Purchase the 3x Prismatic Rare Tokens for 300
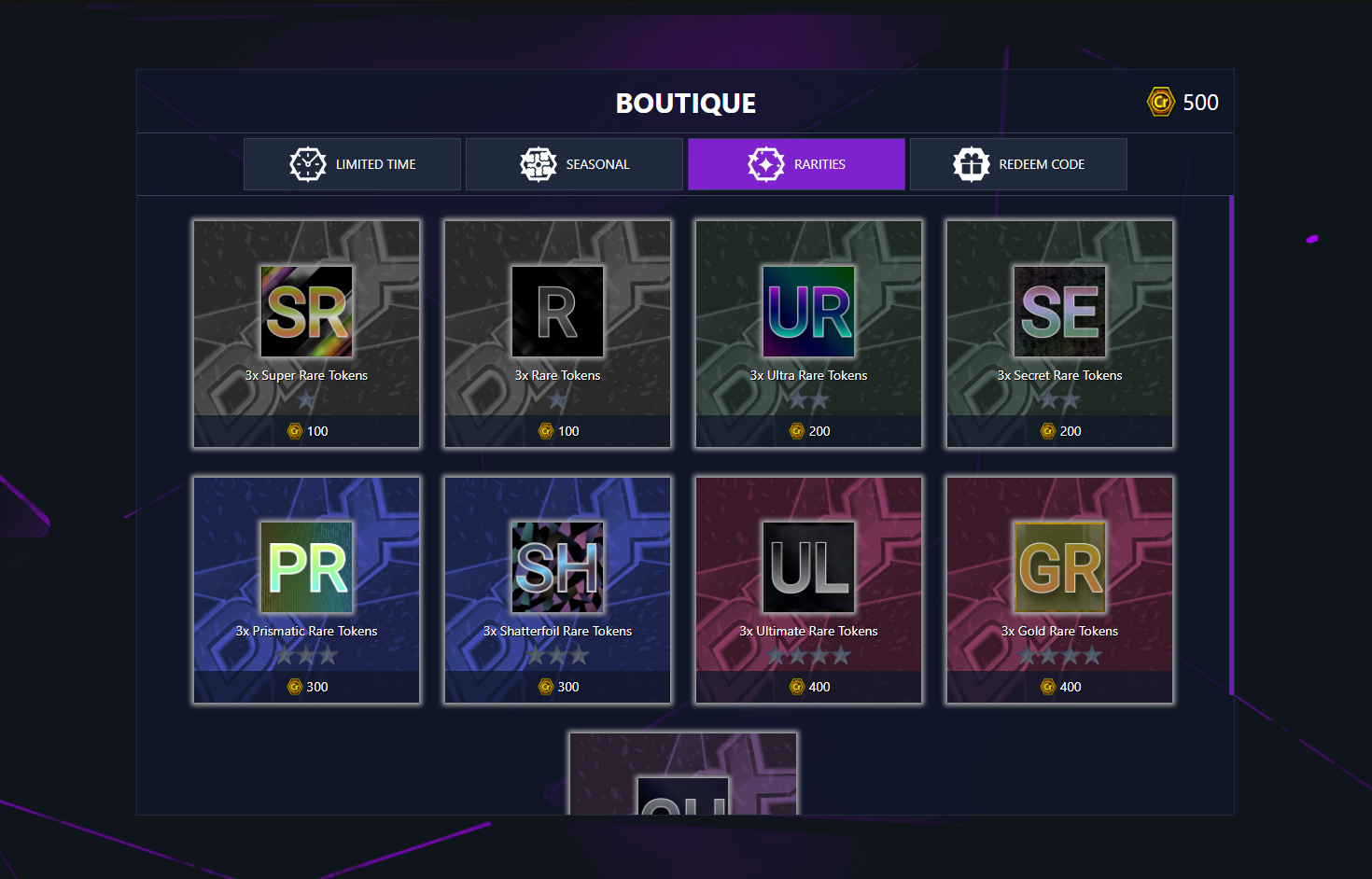Screen dimensions: 1372x879 pos(306,590)
